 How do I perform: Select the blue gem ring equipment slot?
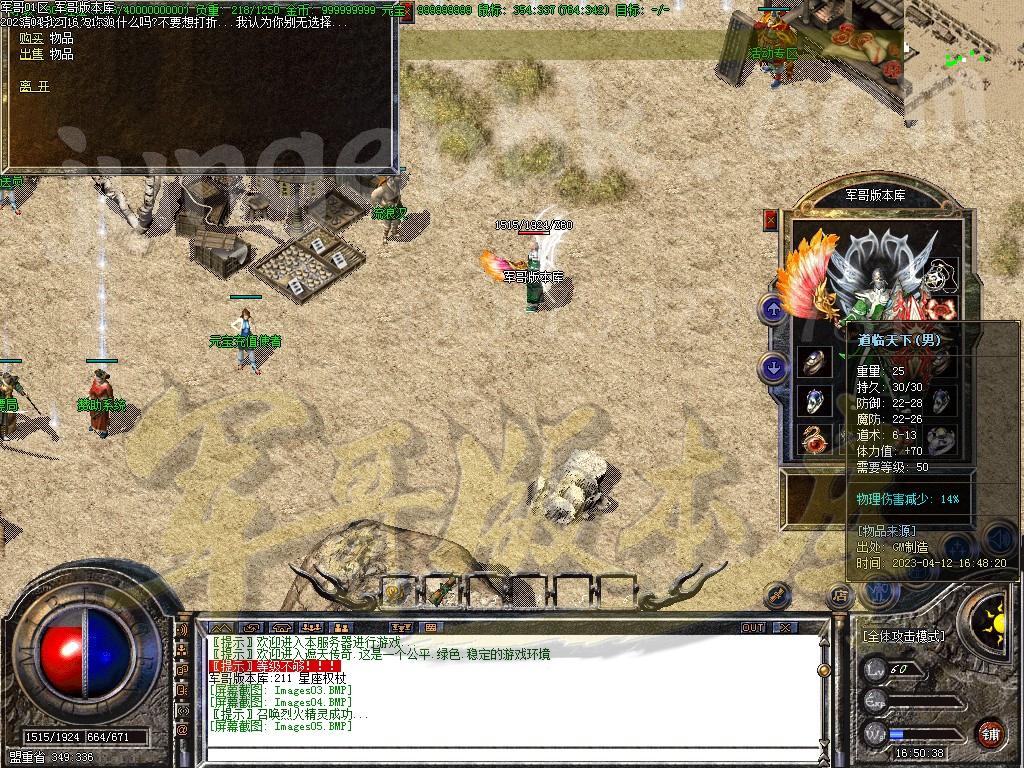pyautogui.click(x=815, y=401)
